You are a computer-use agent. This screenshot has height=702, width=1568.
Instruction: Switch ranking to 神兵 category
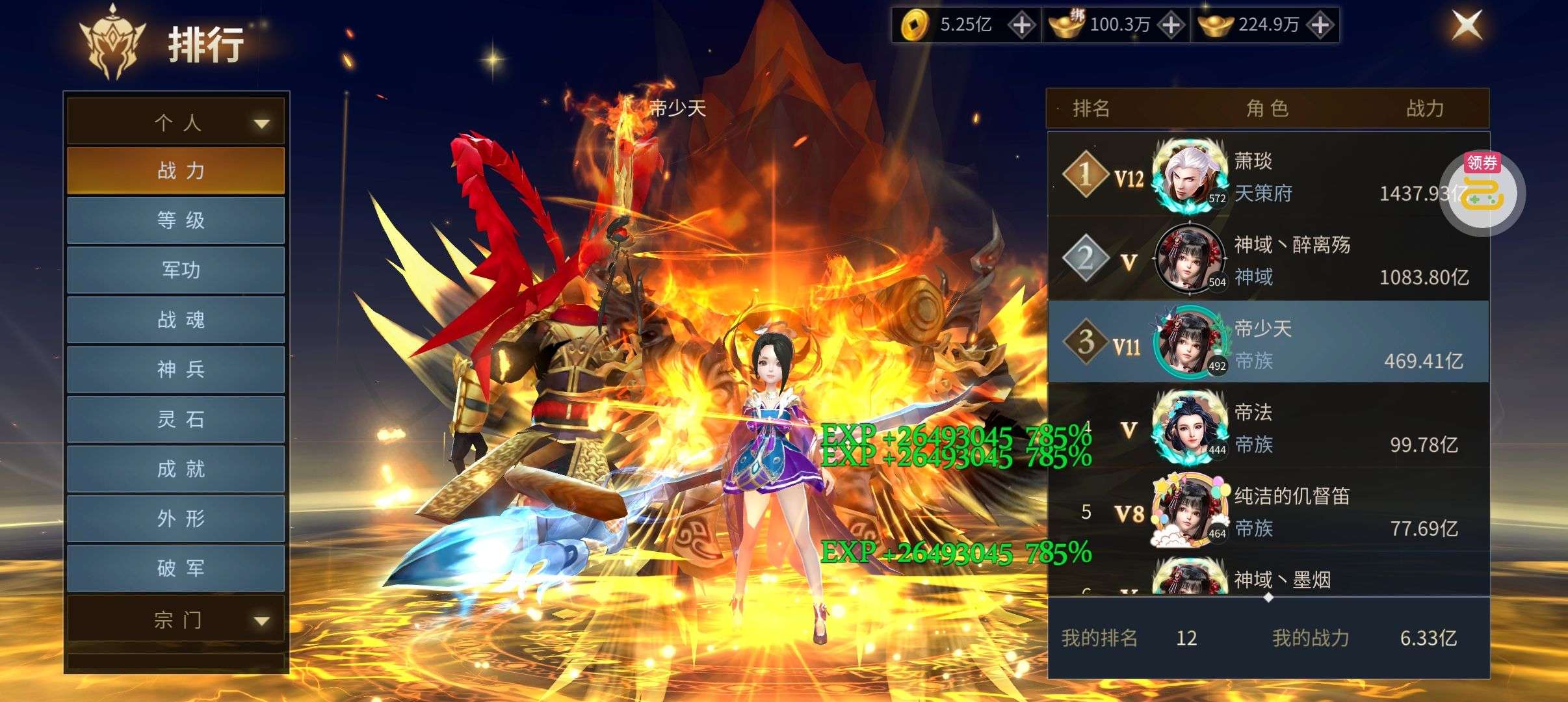tap(176, 369)
